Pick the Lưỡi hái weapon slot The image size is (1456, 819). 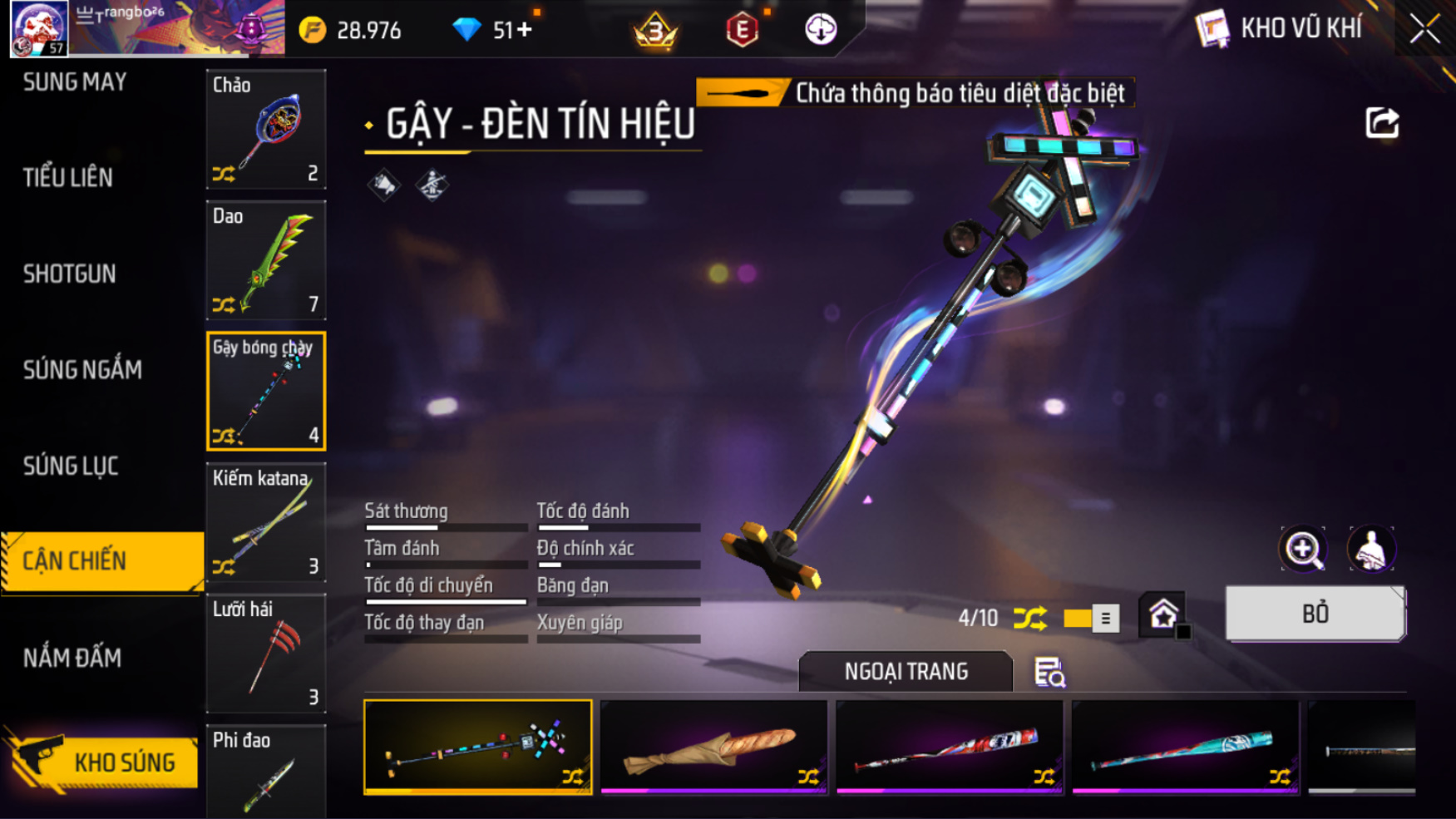(266, 654)
